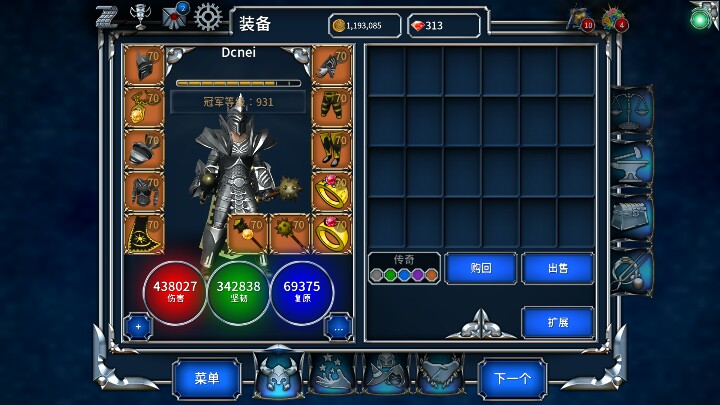The height and width of the screenshot is (405, 720).
Task: Click the 菜单 menu button
Action: coord(206,379)
